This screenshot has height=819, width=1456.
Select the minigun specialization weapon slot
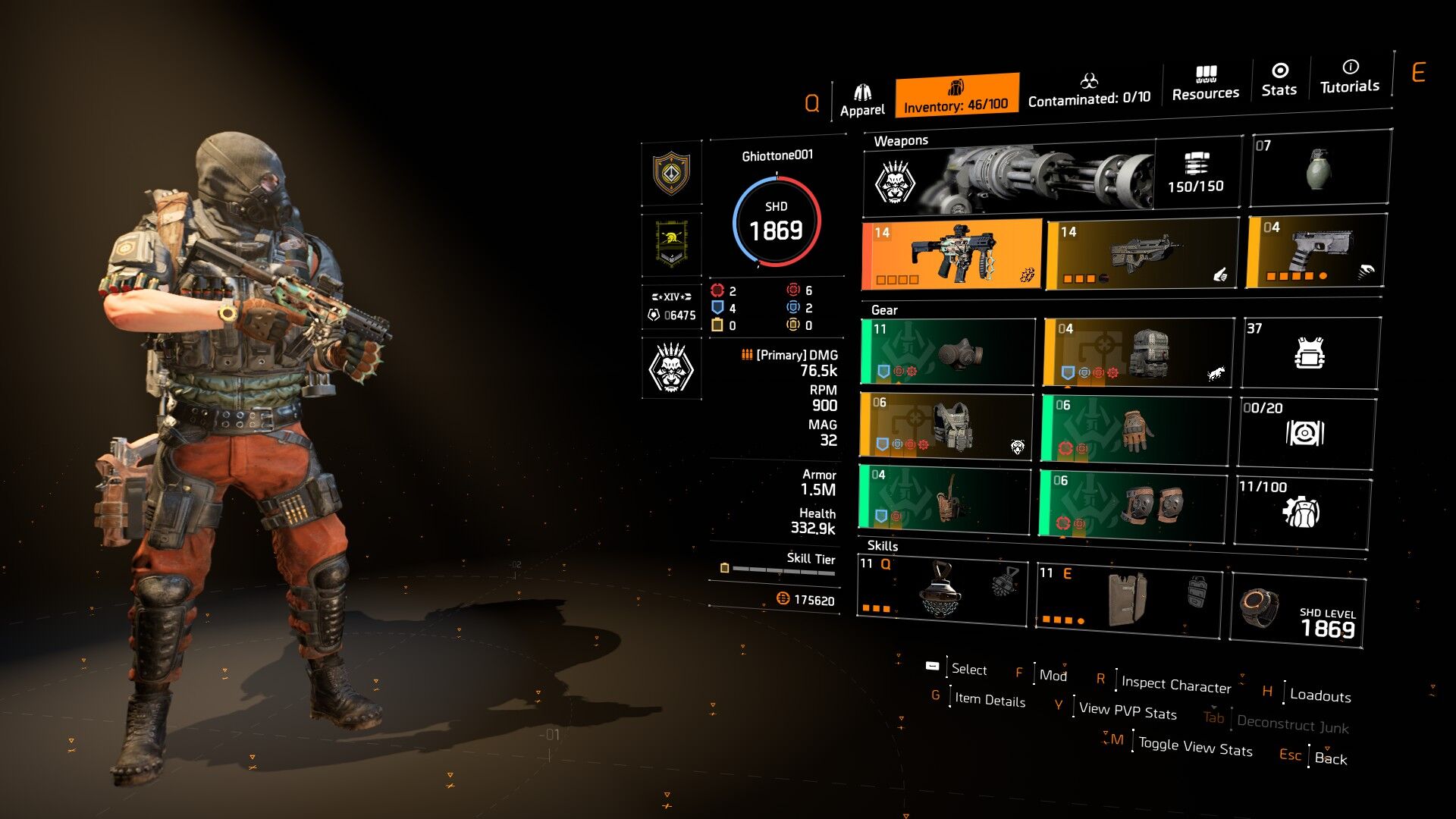(1050, 177)
